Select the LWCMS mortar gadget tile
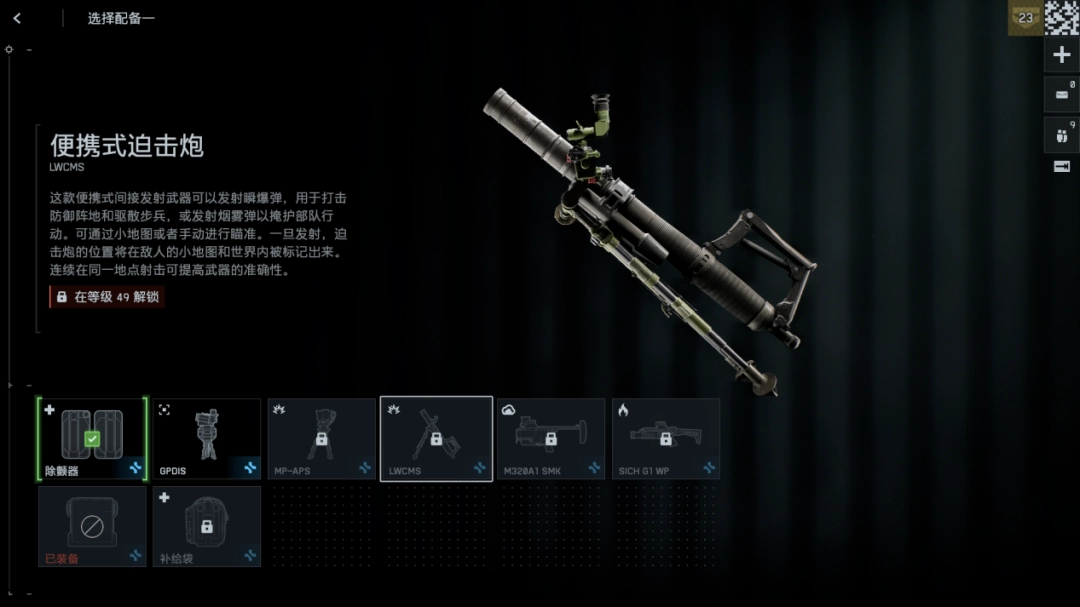Screen dimensions: 1080x607 coord(436,438)
